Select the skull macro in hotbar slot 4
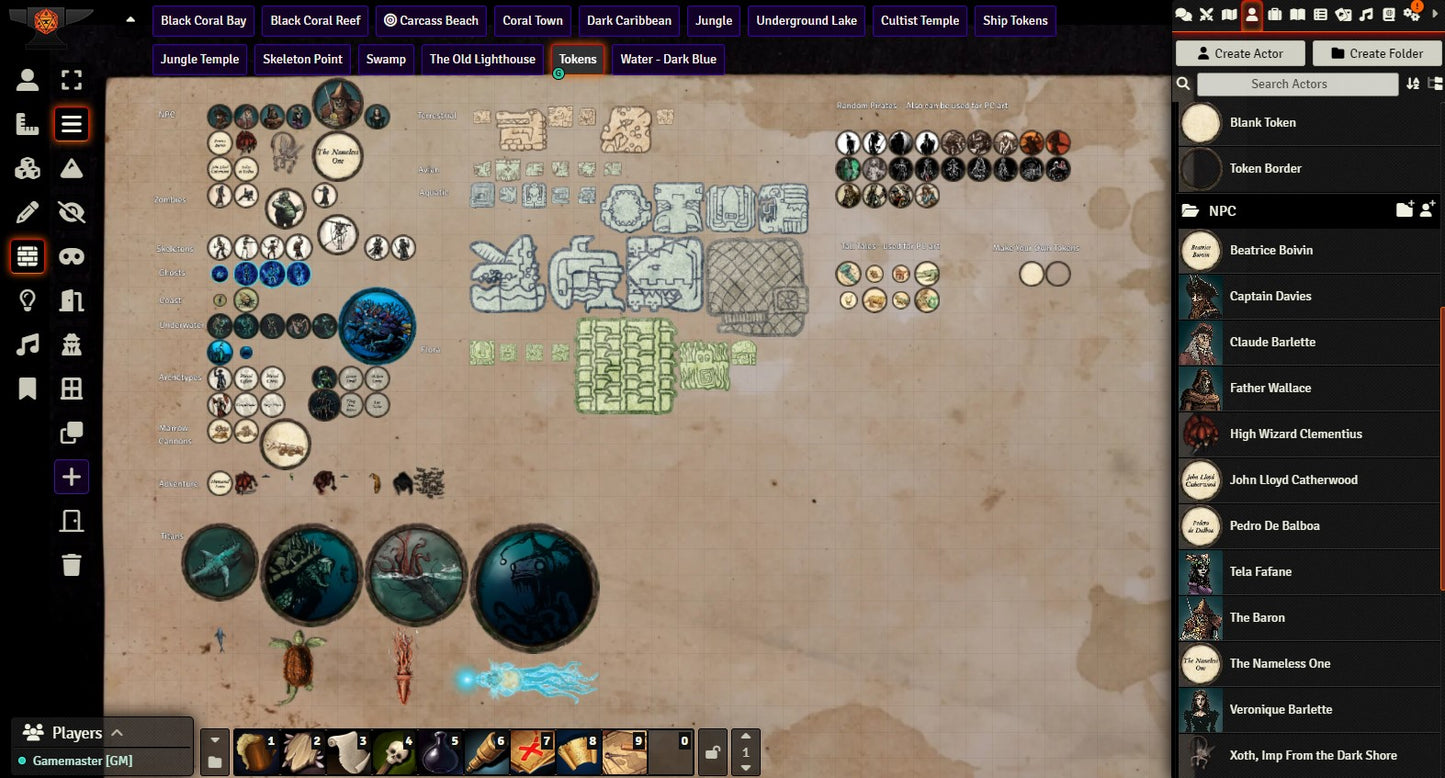 click(x=394, y=752)
